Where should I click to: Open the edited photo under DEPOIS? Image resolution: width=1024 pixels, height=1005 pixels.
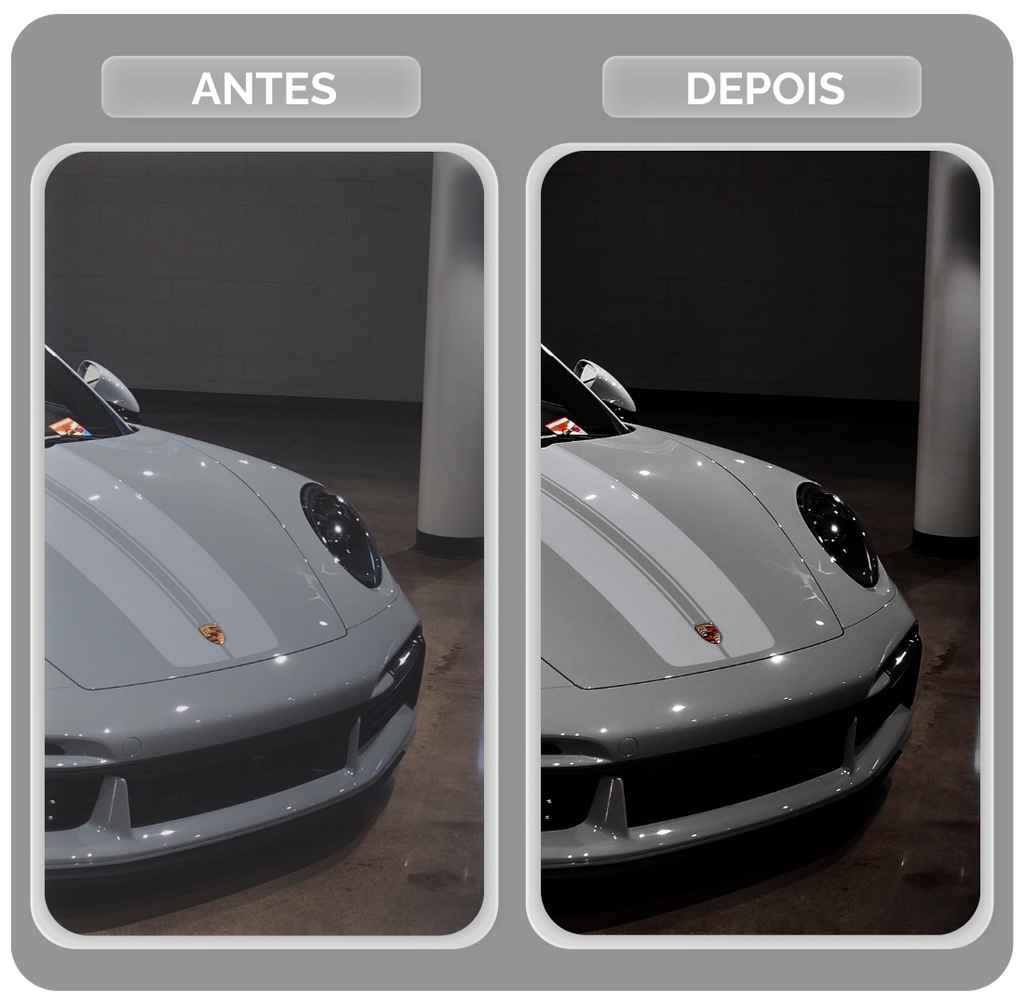coord(760,543)
